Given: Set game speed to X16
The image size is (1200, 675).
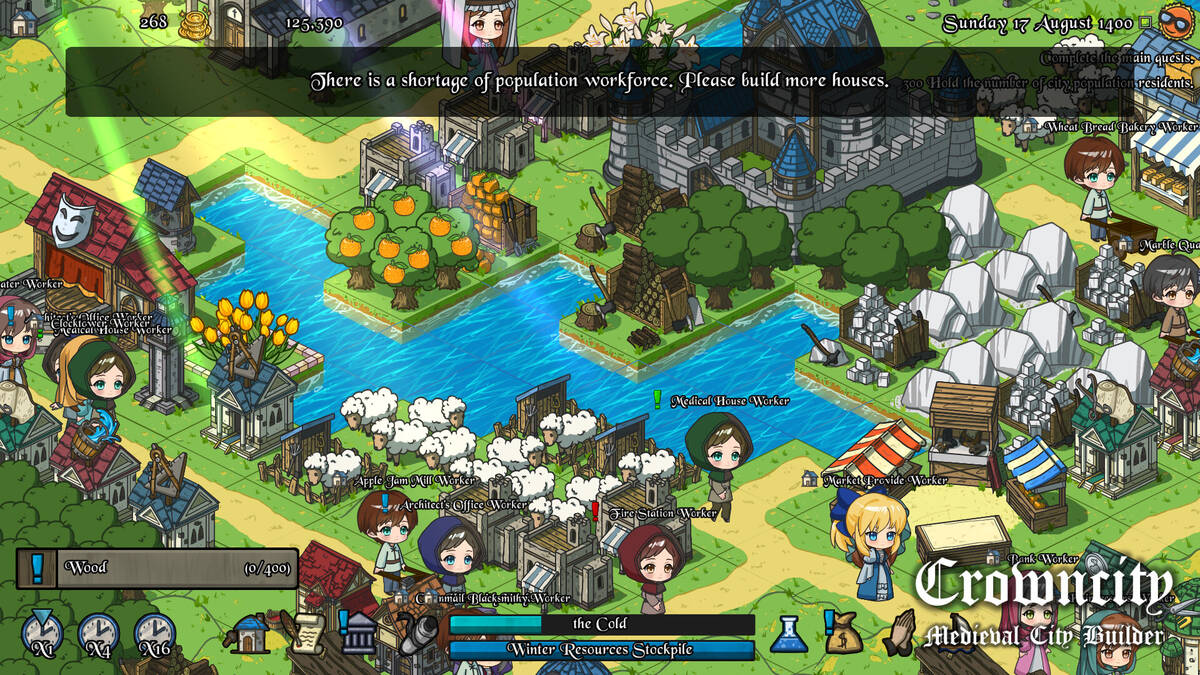Looking at the screenshot, I should (x=155, y=634).
